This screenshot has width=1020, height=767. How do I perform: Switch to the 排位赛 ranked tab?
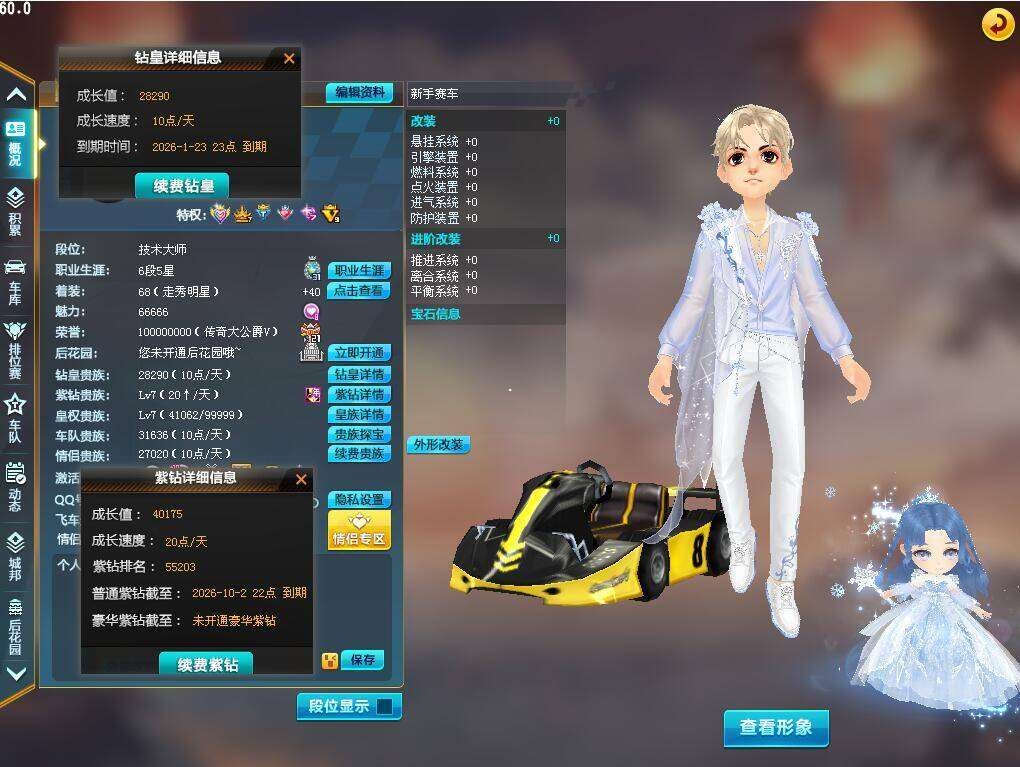(15, 347)
